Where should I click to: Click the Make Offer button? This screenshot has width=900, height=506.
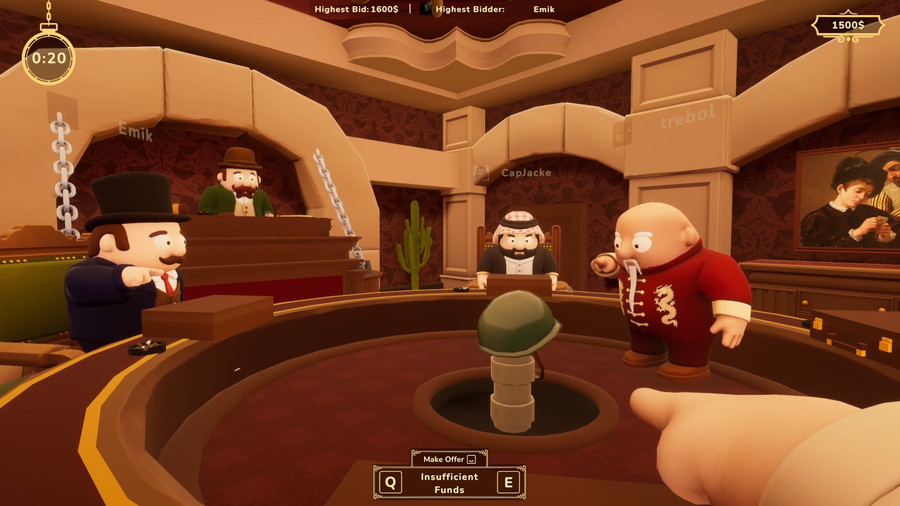tap(449, 459)
